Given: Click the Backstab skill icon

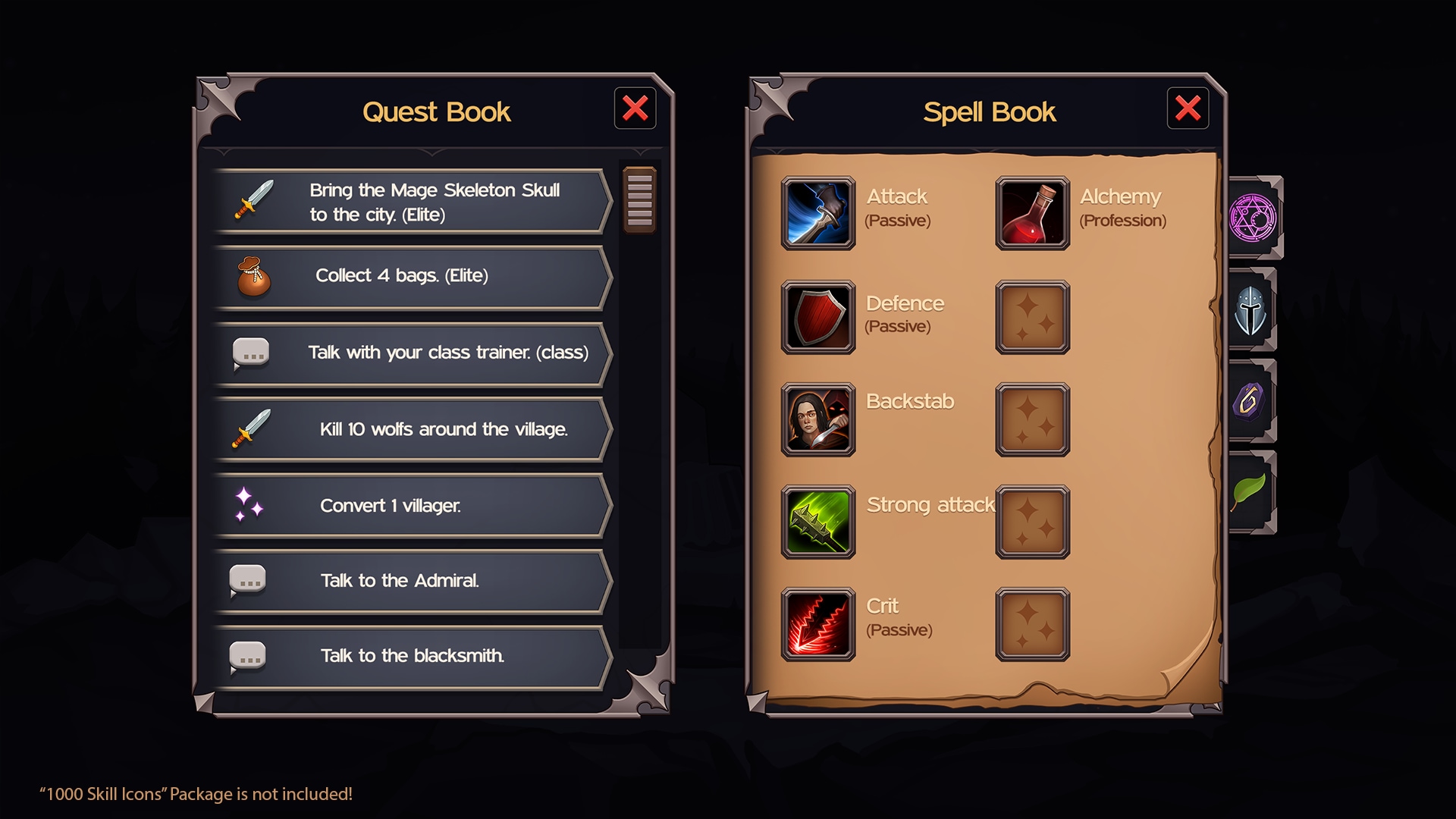Looking at the screenshot, I should (x=819, y=418).
